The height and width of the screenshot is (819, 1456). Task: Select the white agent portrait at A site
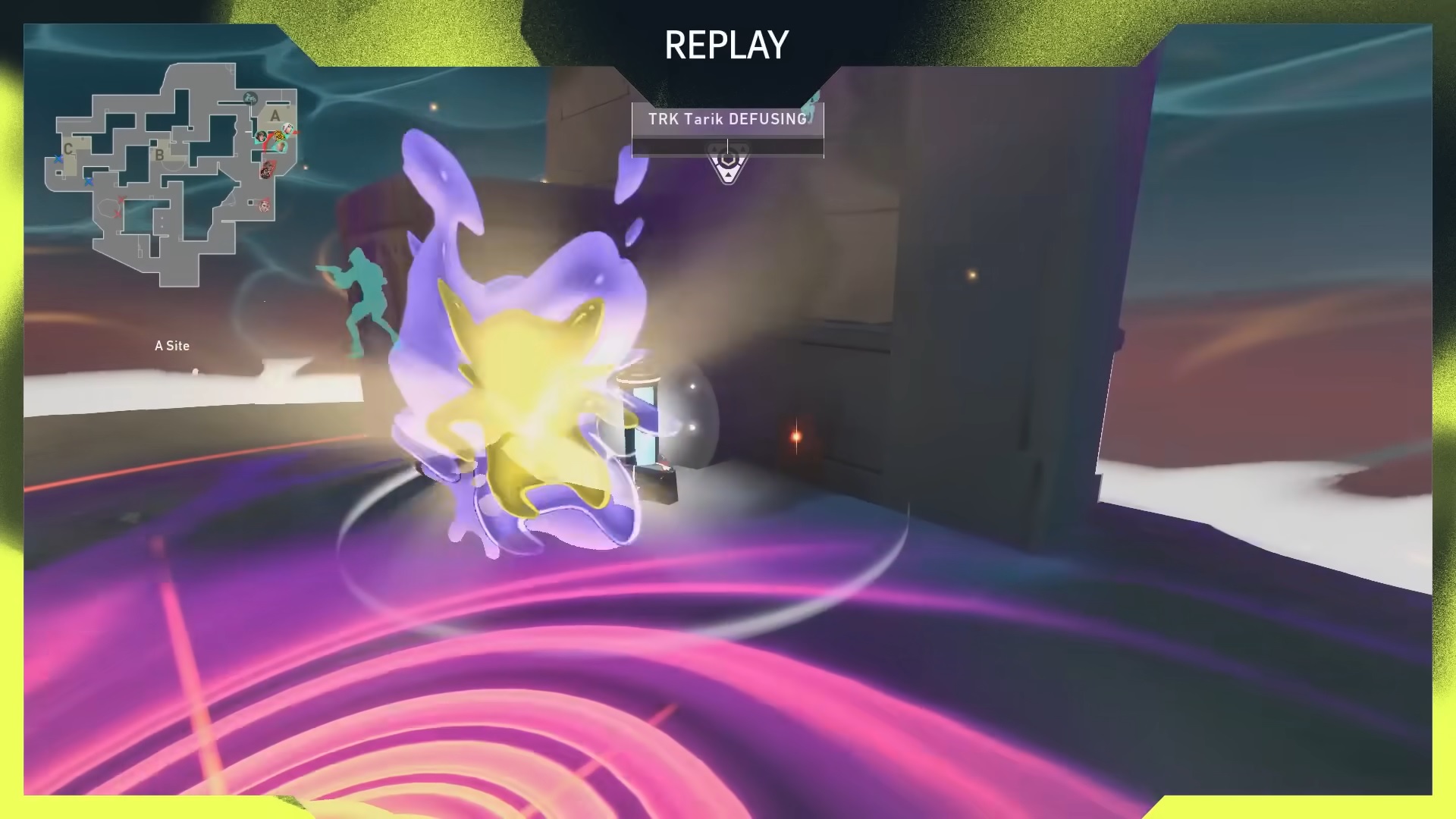287,128
